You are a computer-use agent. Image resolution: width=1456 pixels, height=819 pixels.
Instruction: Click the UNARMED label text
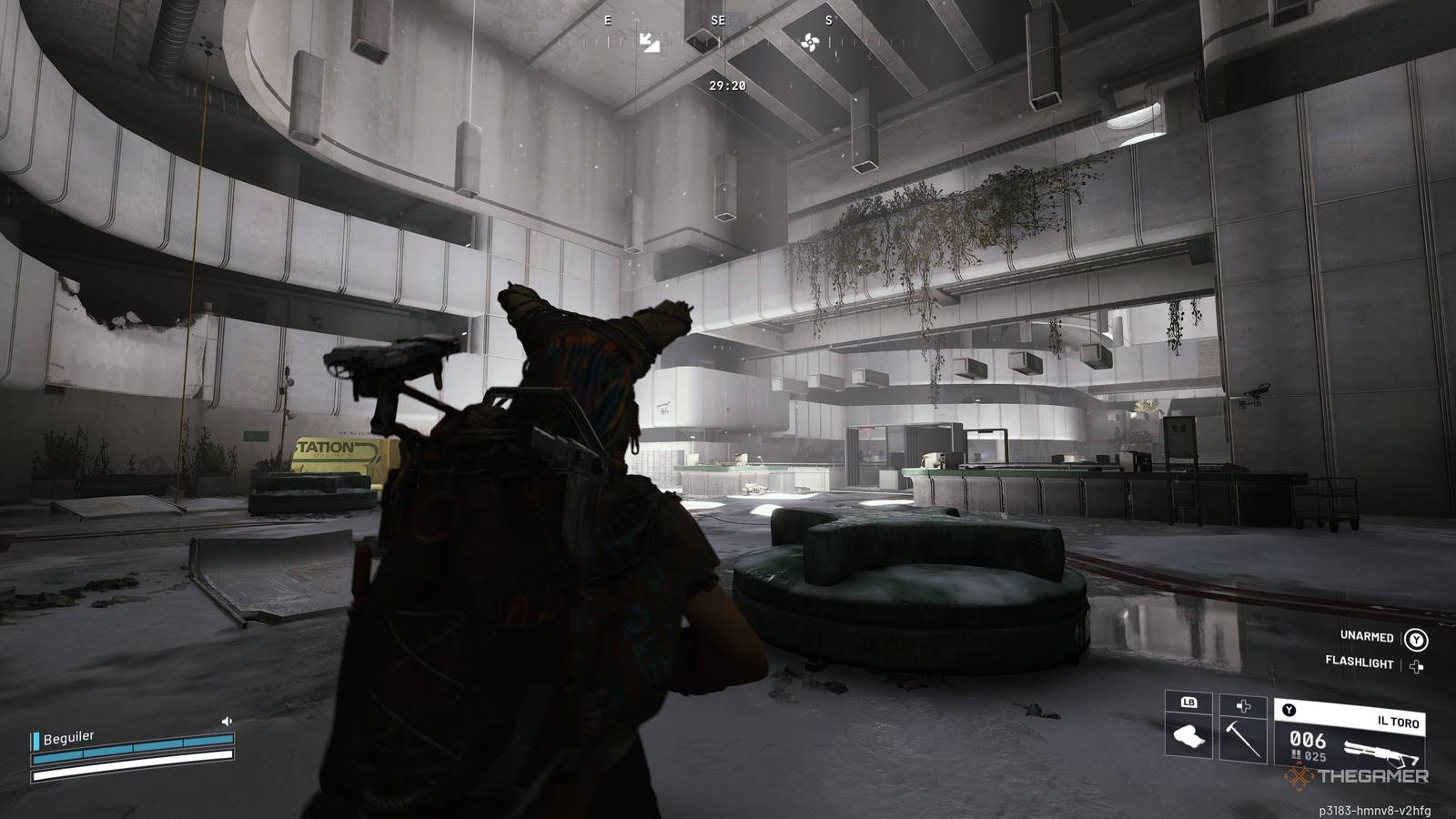tap(1367, 637)
